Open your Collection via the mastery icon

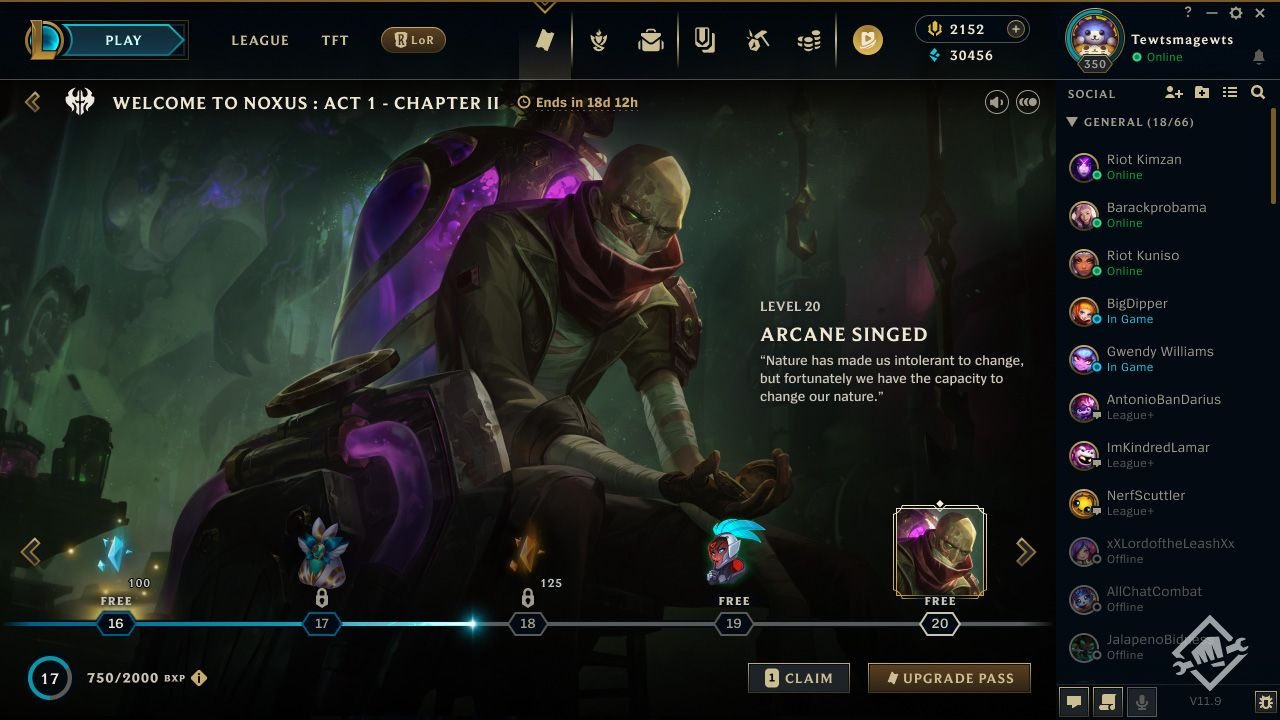pos(597,40)
